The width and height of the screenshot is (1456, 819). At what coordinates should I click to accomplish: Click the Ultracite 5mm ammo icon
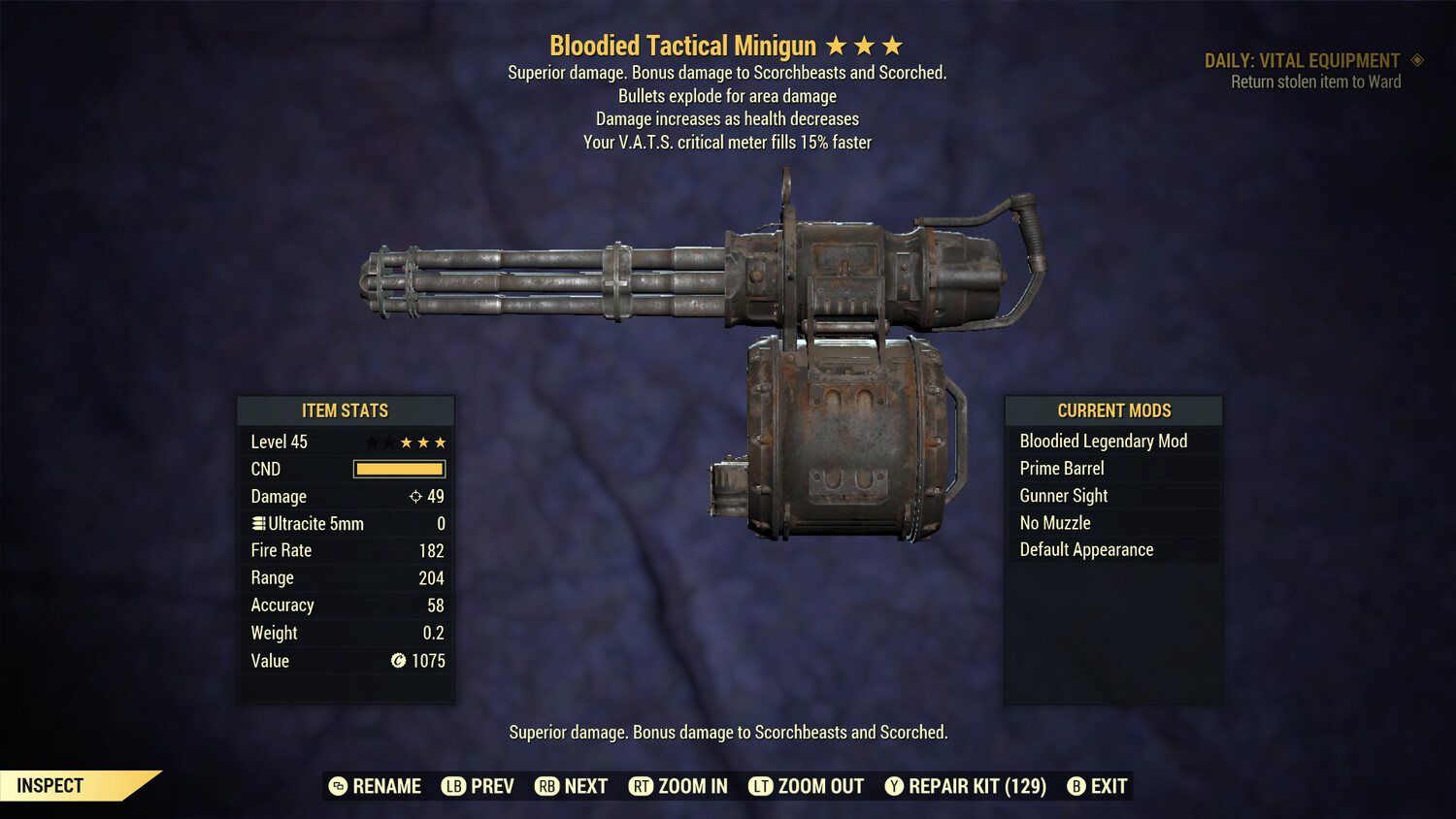point(257,523)
